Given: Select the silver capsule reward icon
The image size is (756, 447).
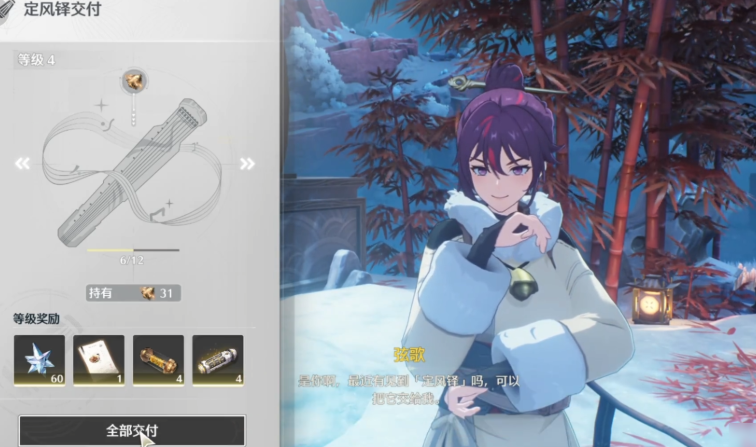Looking at the screenshot, I should pos(217,360).
